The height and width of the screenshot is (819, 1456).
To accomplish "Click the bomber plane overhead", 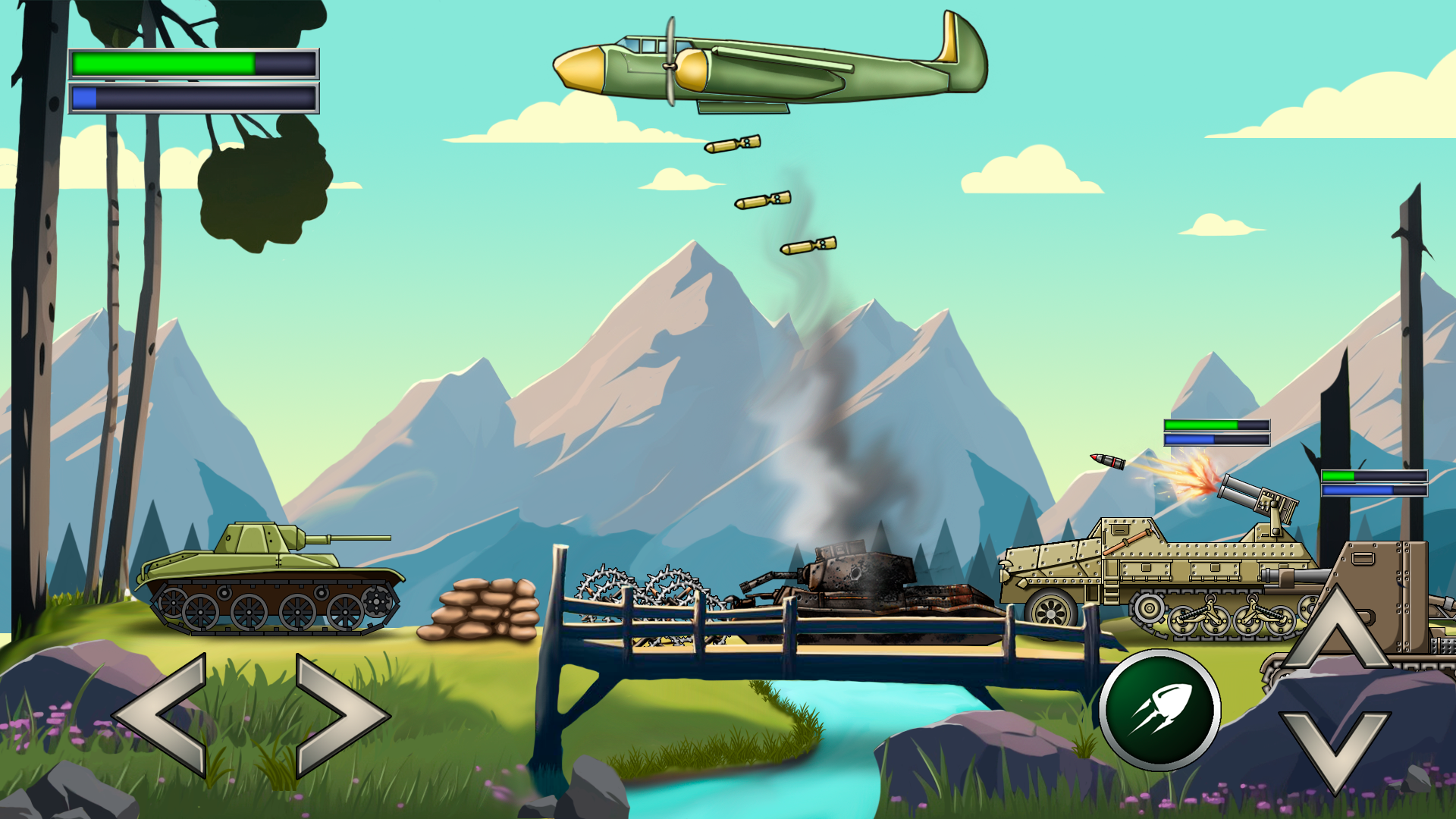I will pos(758,64).
